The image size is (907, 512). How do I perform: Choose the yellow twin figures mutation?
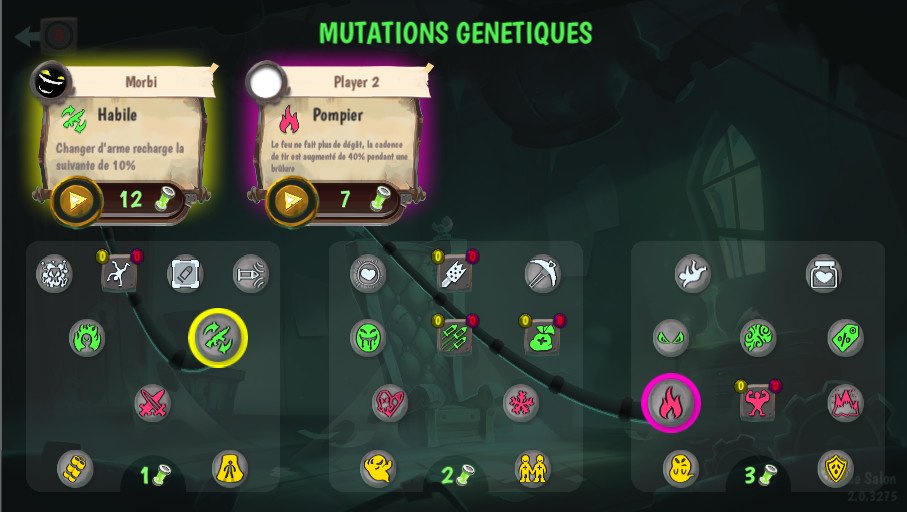coord(532,467)
